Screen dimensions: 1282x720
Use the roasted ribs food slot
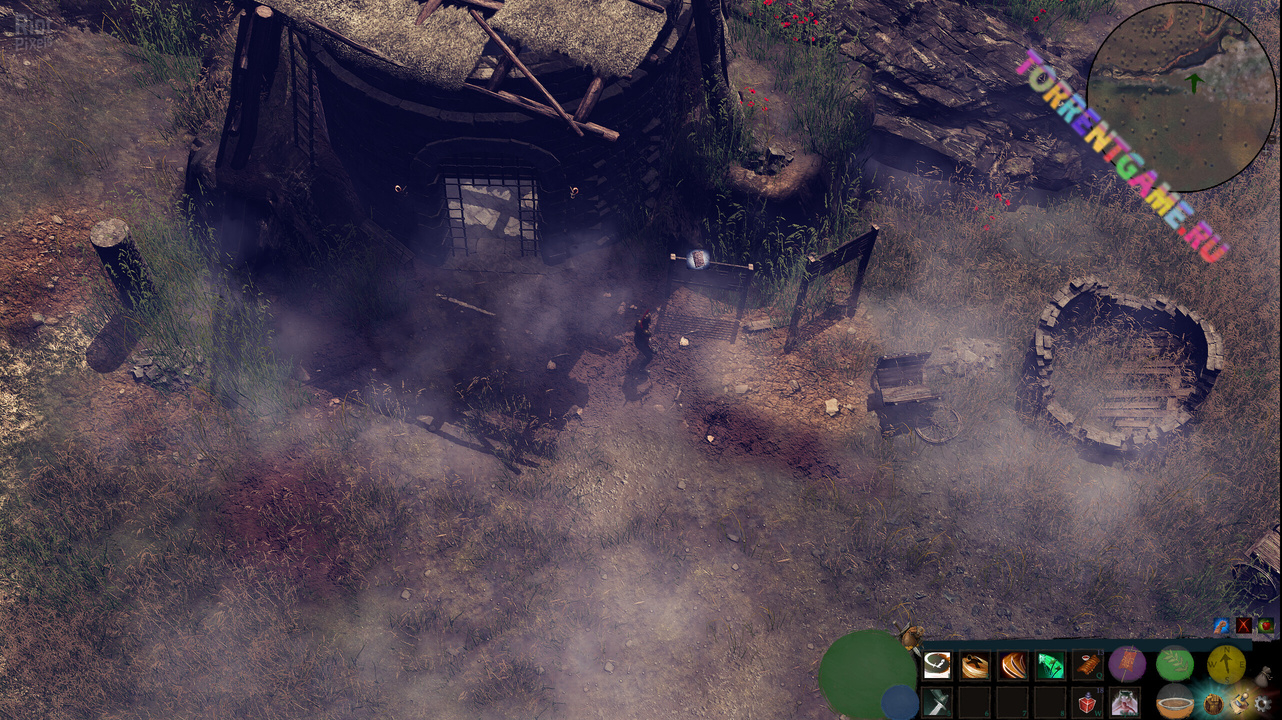click(1088, 665)
